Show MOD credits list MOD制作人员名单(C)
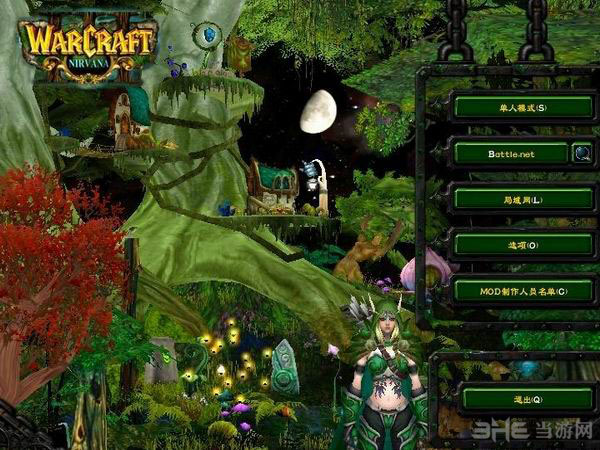The width and height of the screenshot is (600, 450). click(x=523, y=290)
